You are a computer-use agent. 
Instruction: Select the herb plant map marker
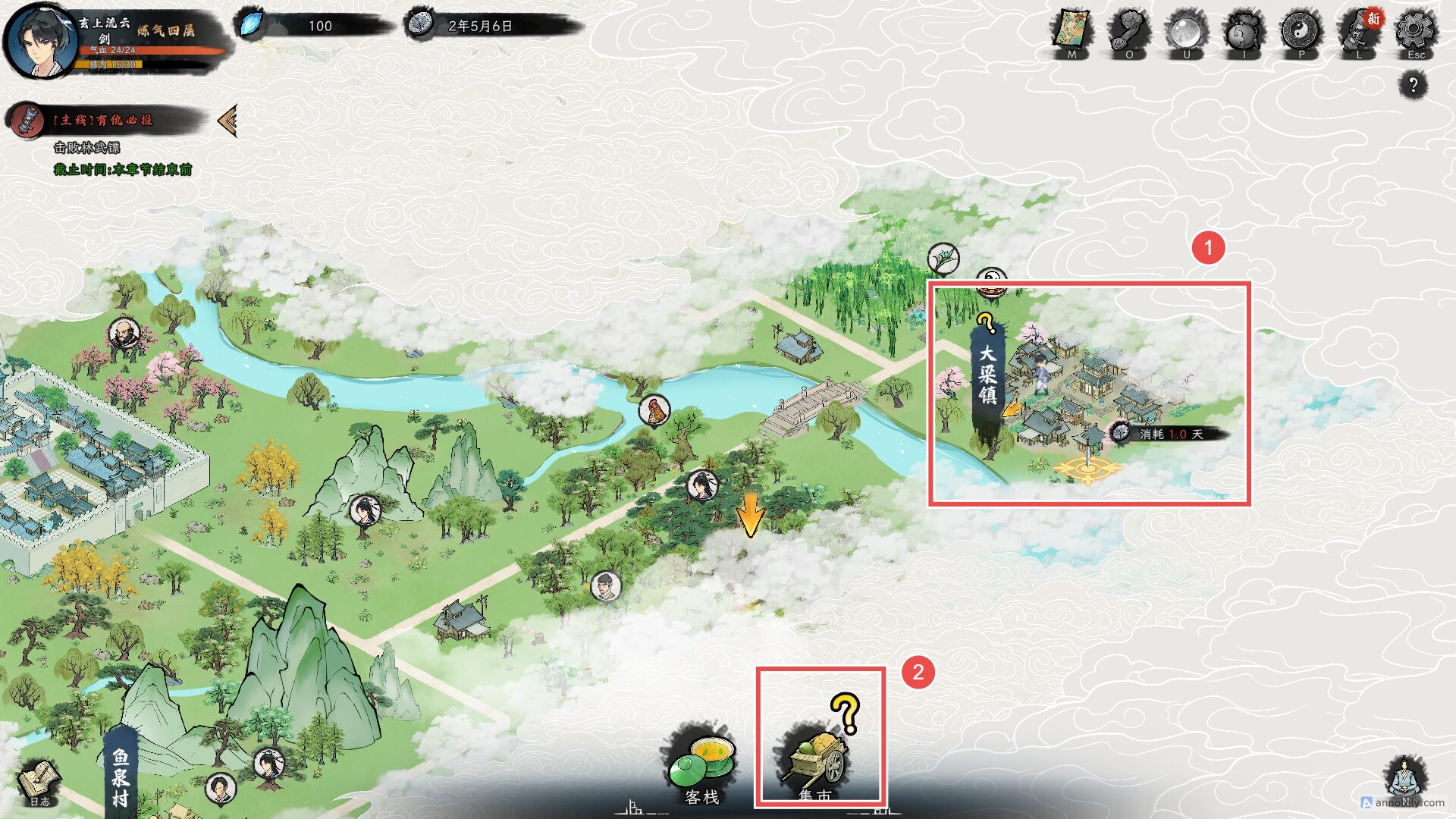point(943,259)
